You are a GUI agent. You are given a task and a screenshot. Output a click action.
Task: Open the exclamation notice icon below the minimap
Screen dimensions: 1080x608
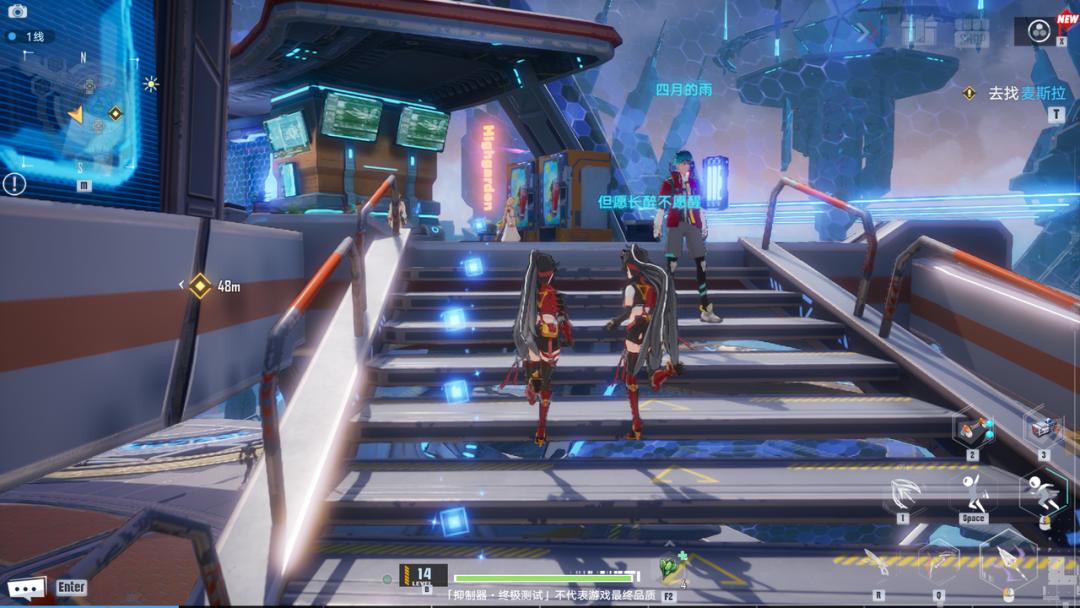tap(14, 184)
